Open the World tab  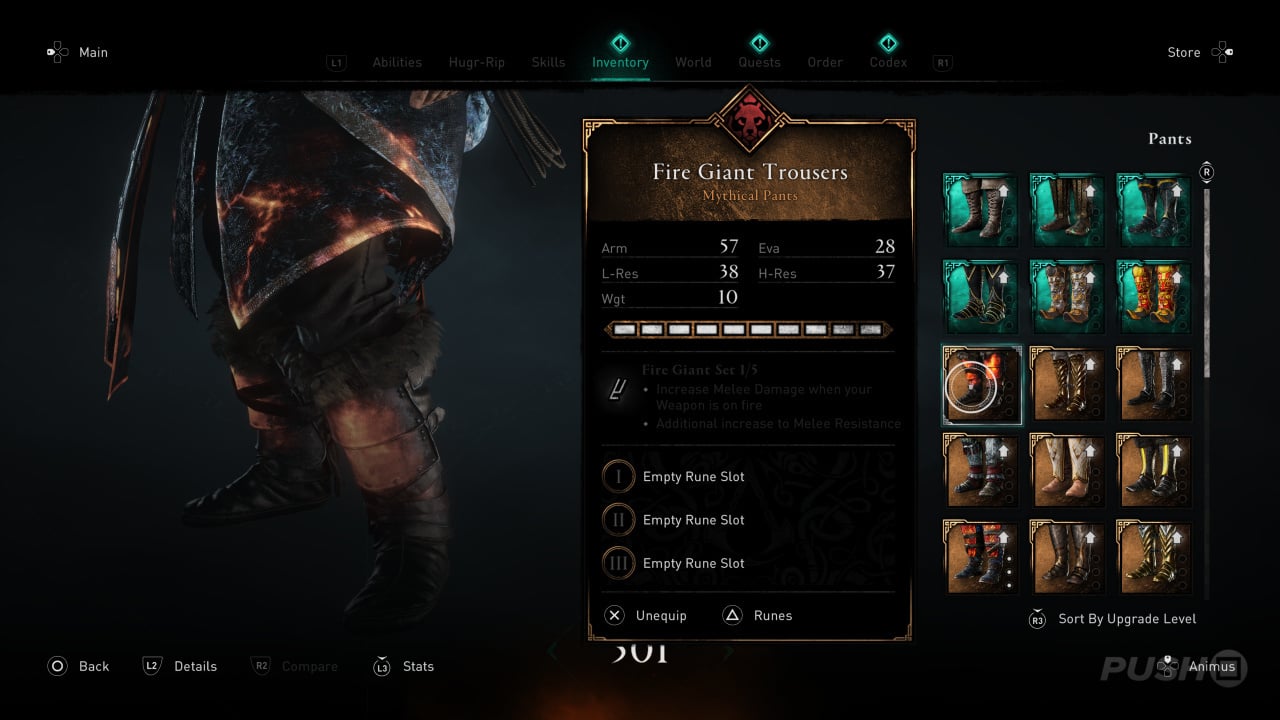[x=693, y=62]
